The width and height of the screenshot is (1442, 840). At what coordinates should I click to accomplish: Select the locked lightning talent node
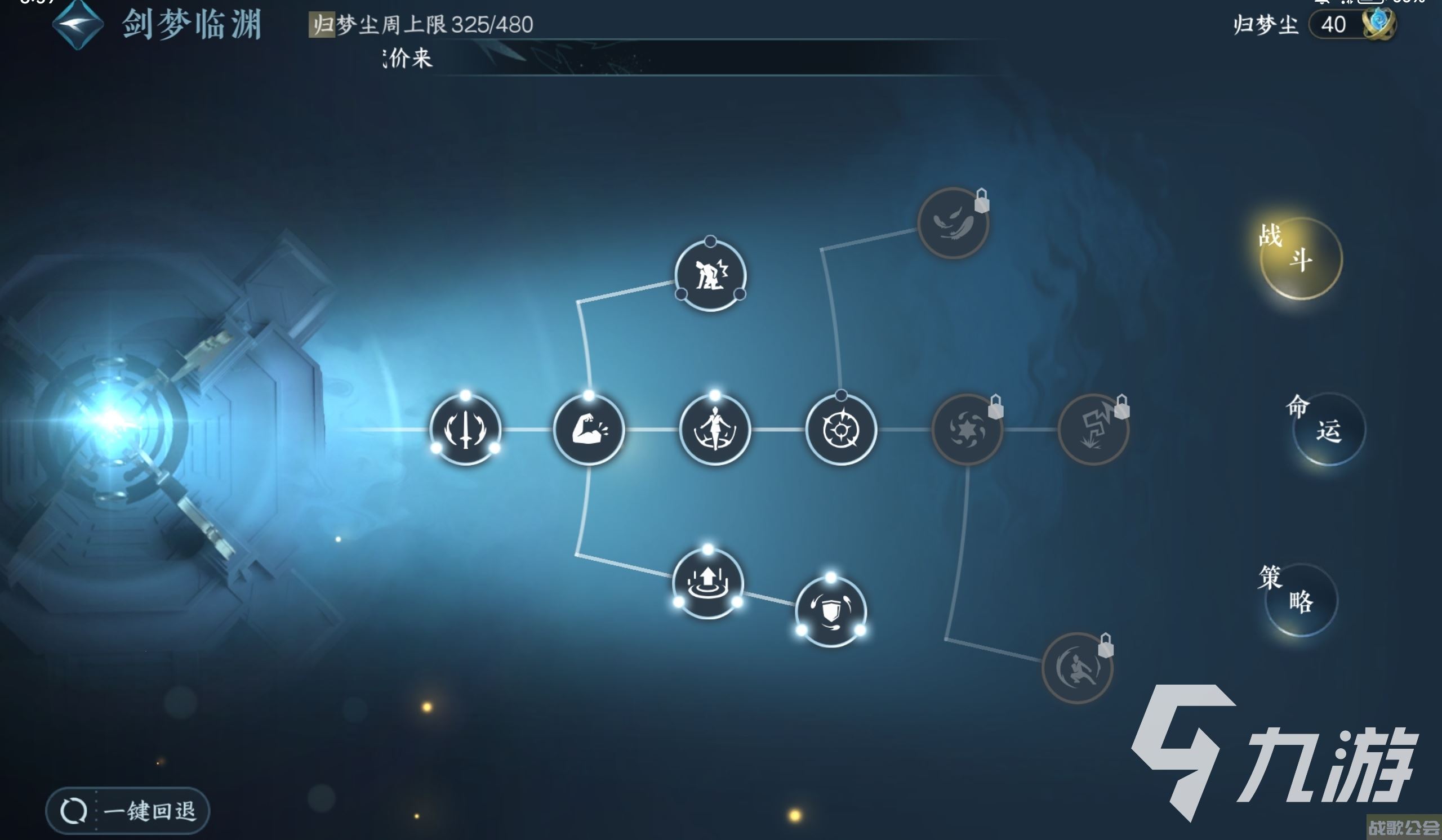pos(1093,430)
